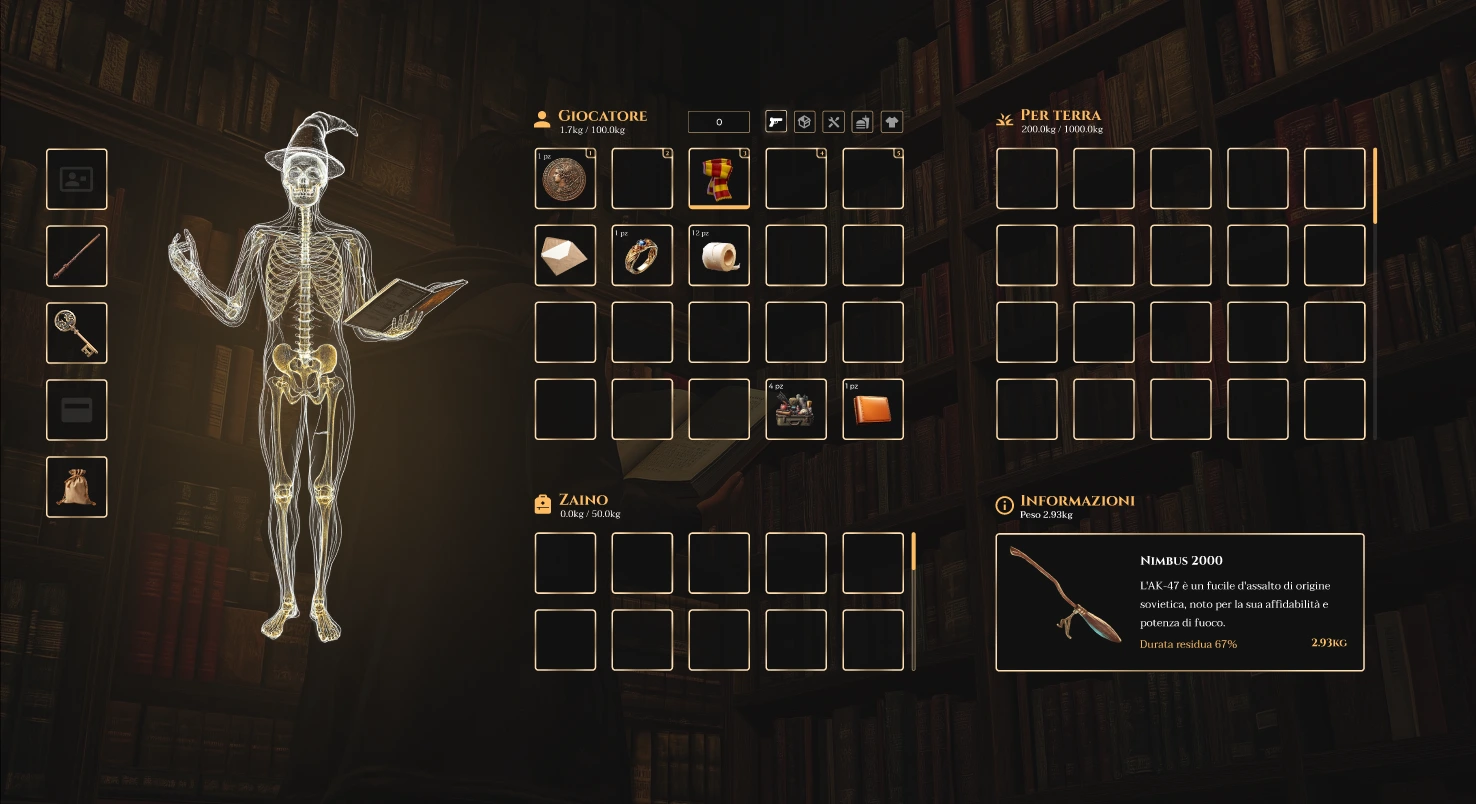Select the equipped wand slot
This screenshot has height=804, width=1476.
(x=76, y=255)
